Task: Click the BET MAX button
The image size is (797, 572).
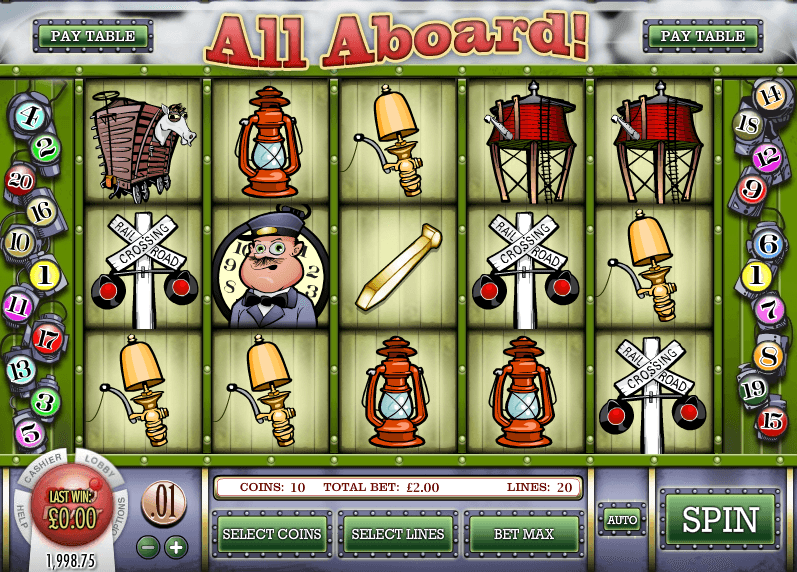Action: pos(524,534)
